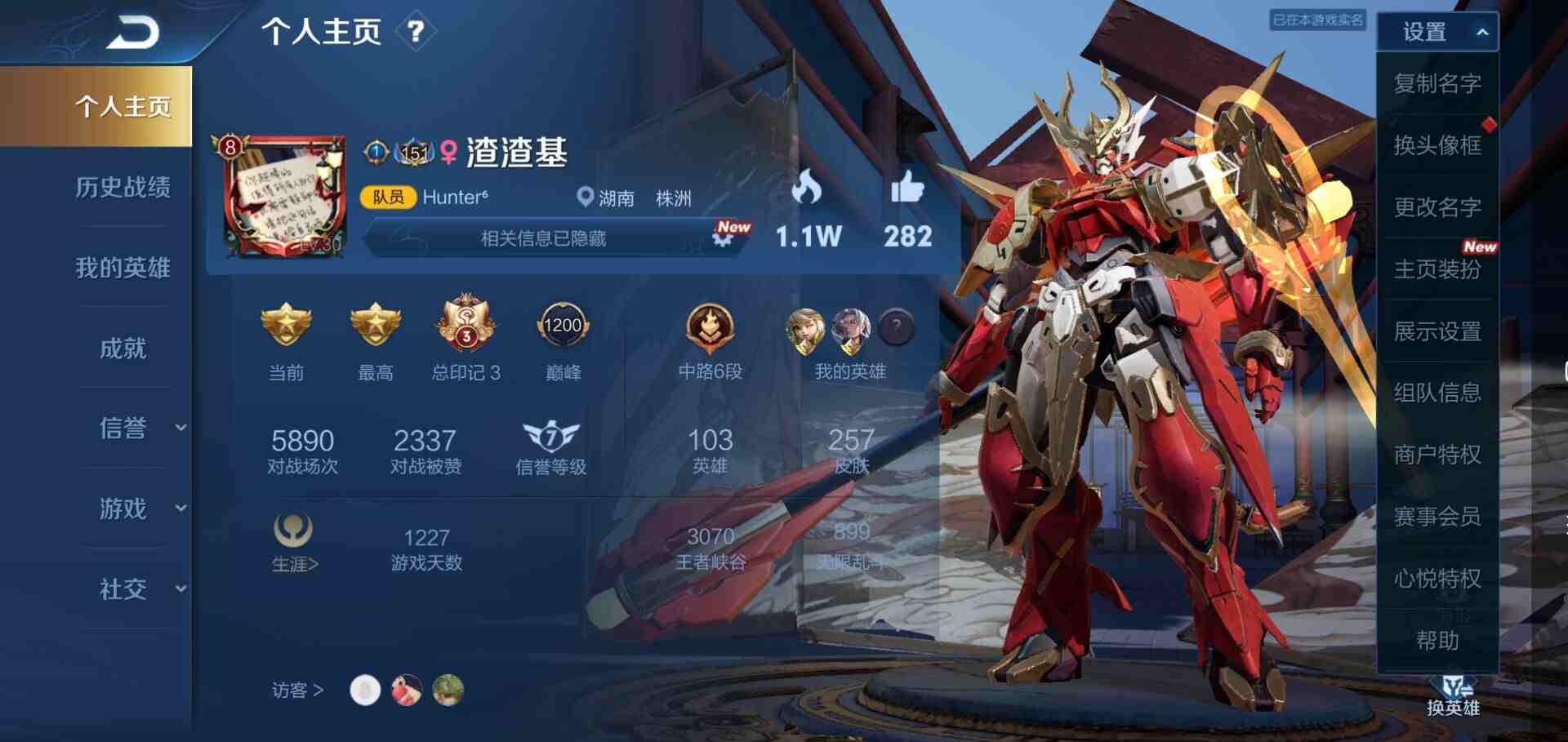This screenshot has width=1568, height=742.
Task: Select the 成就 tab
Action: 122,349
